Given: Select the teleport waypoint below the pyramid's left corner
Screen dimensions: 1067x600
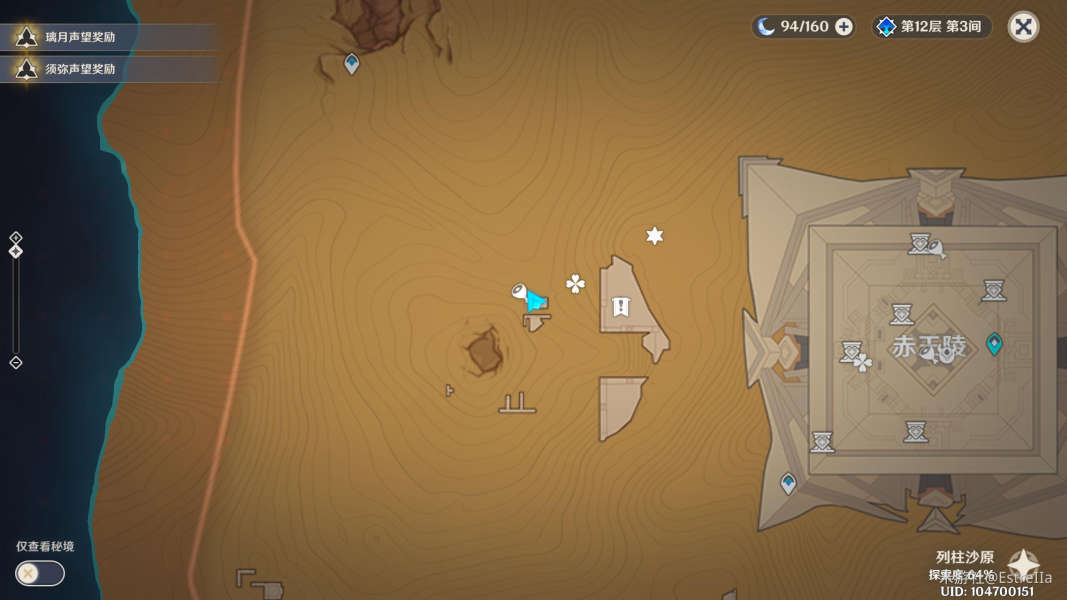Looking at the screenshot, I should click(x=788, y=484).
